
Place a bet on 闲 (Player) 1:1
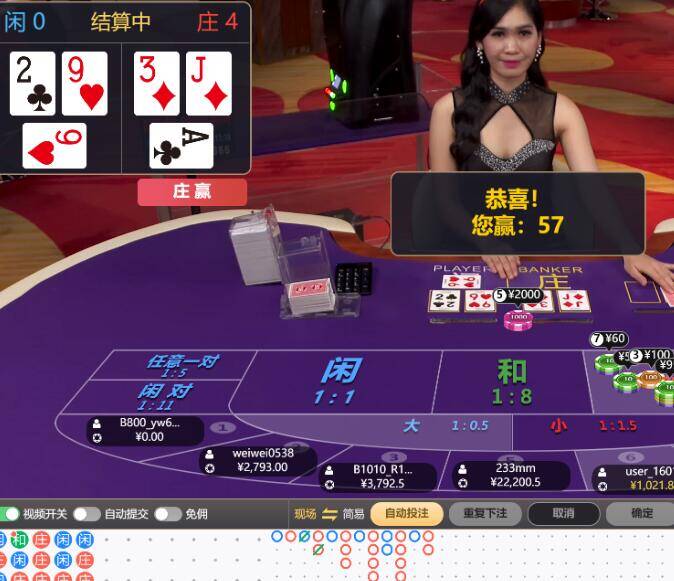(340, 378)
